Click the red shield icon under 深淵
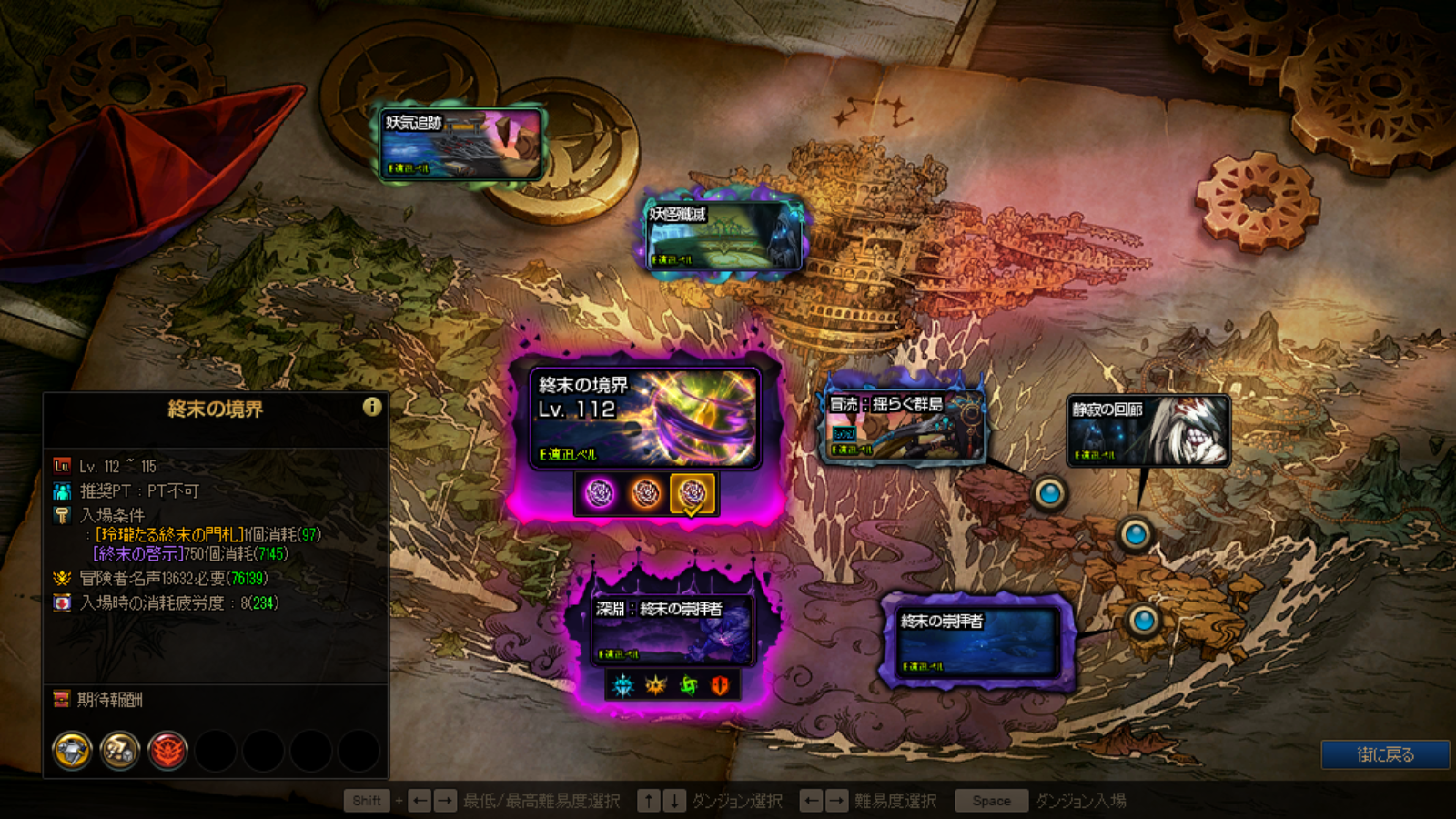The image size is (1456, 819). [720, 685]
